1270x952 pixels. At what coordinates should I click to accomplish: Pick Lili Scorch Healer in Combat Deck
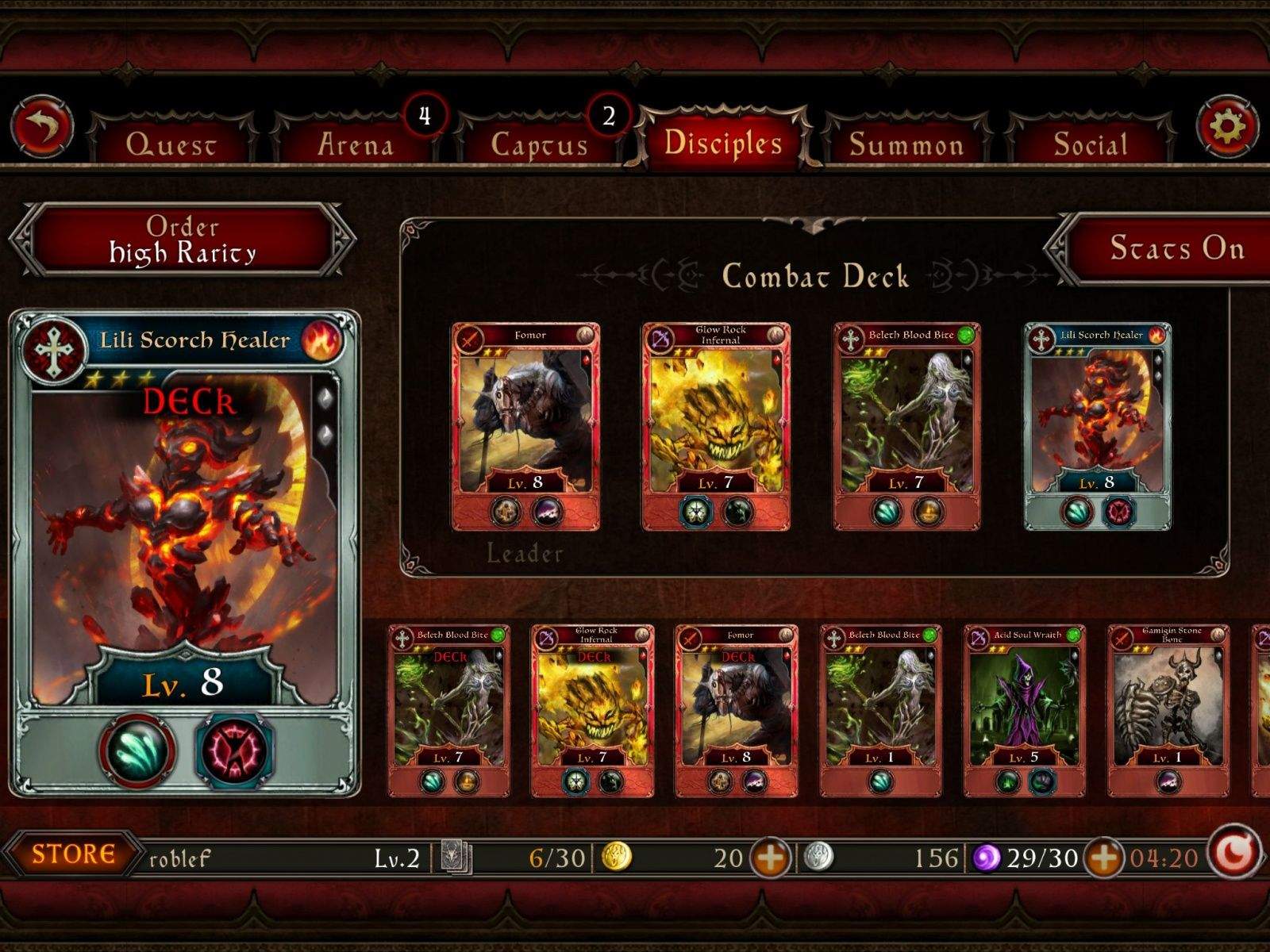tap(1097, 425)
